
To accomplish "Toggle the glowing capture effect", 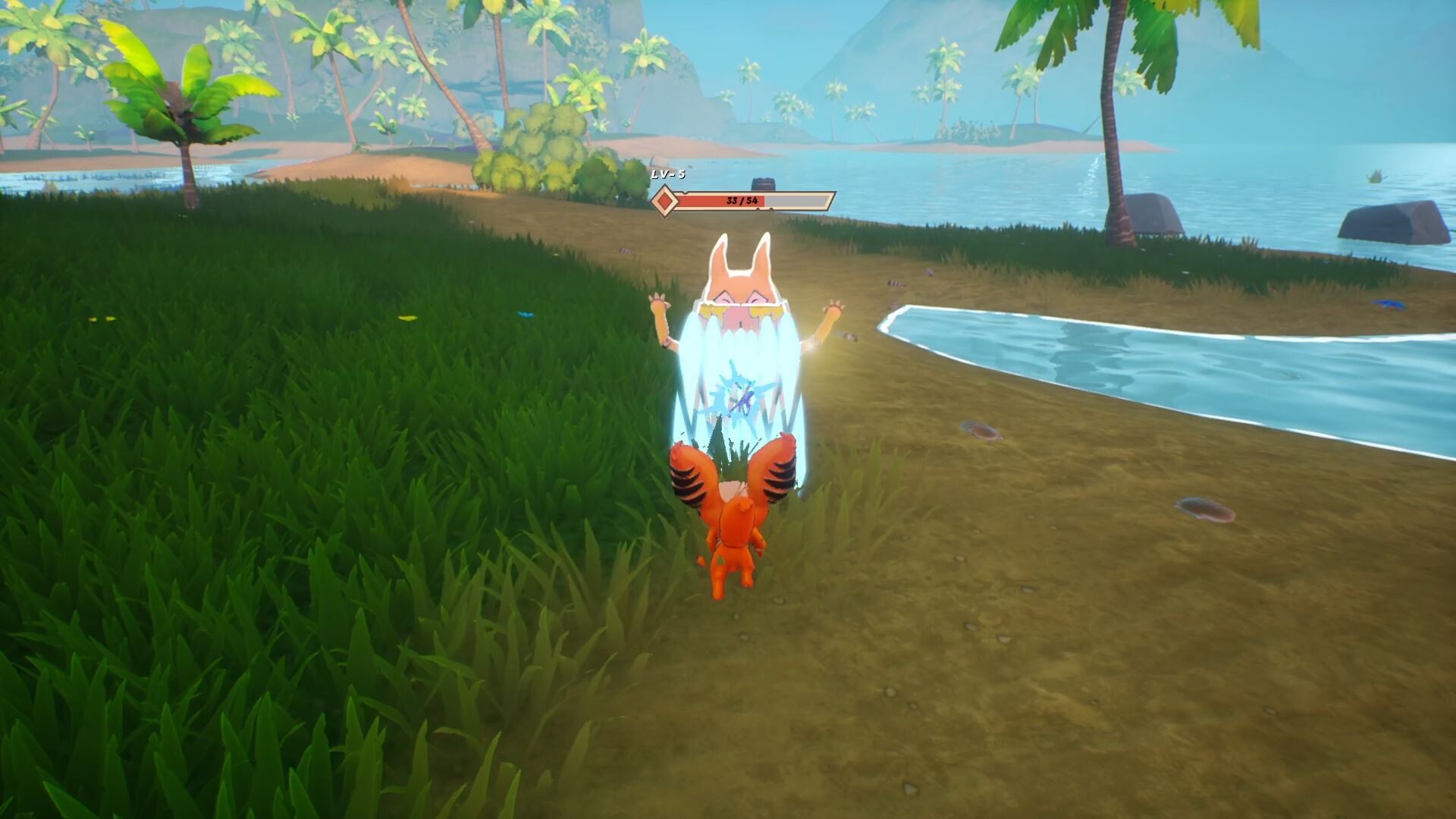I will (739, 364).
